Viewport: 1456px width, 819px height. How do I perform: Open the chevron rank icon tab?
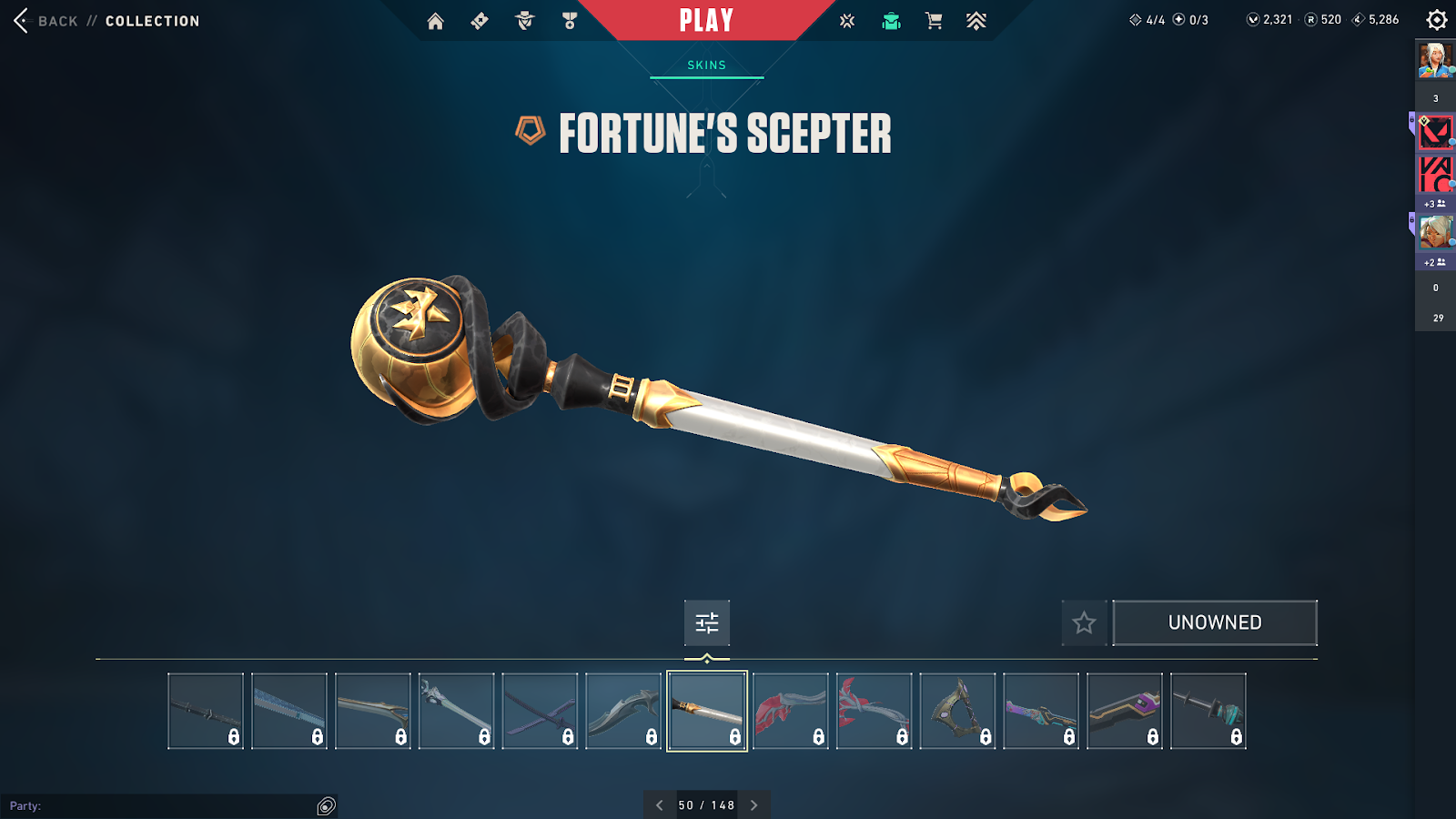pos(976,21)
